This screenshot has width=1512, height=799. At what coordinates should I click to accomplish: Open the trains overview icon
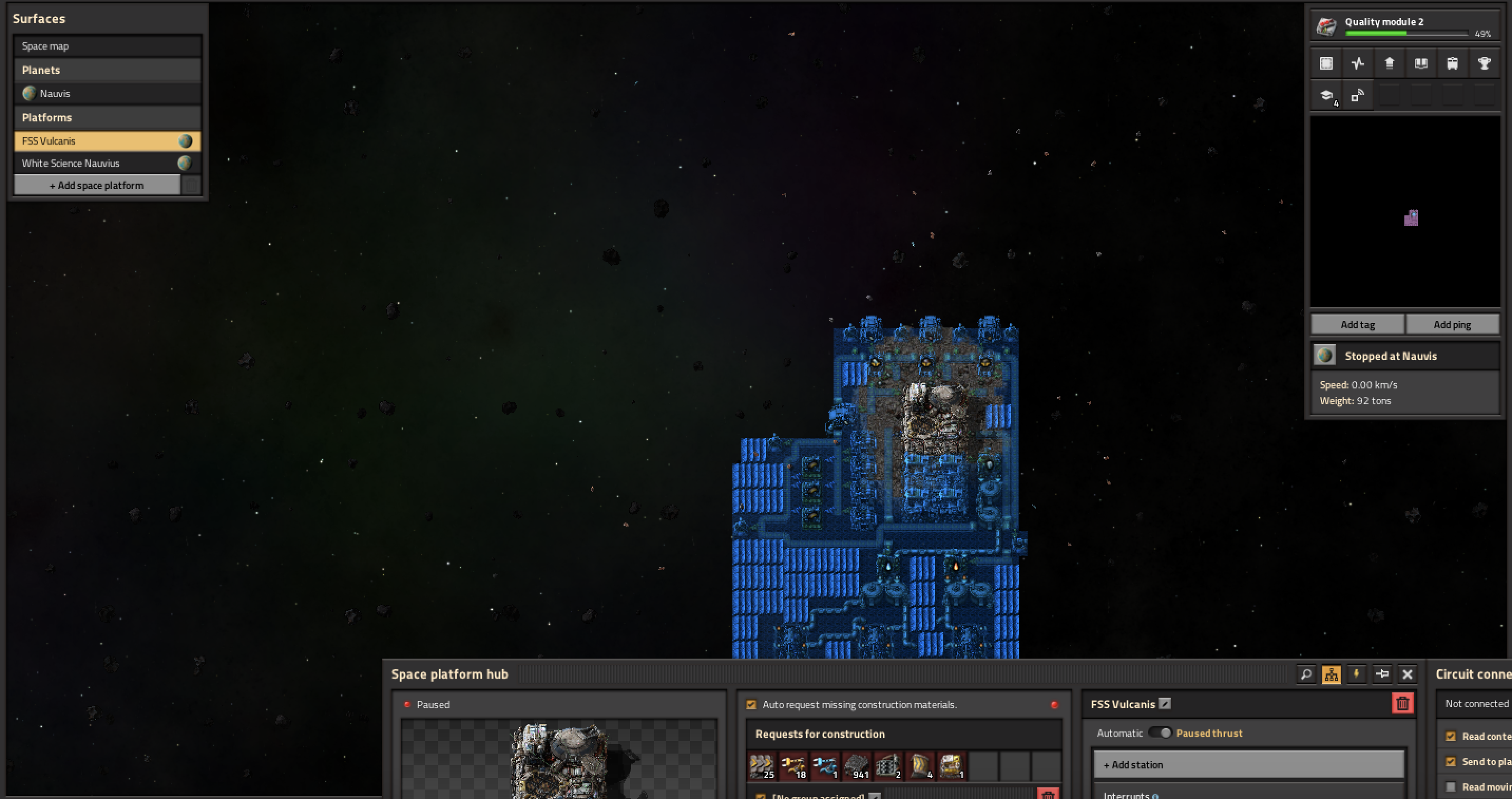(x=1452, y=63)
